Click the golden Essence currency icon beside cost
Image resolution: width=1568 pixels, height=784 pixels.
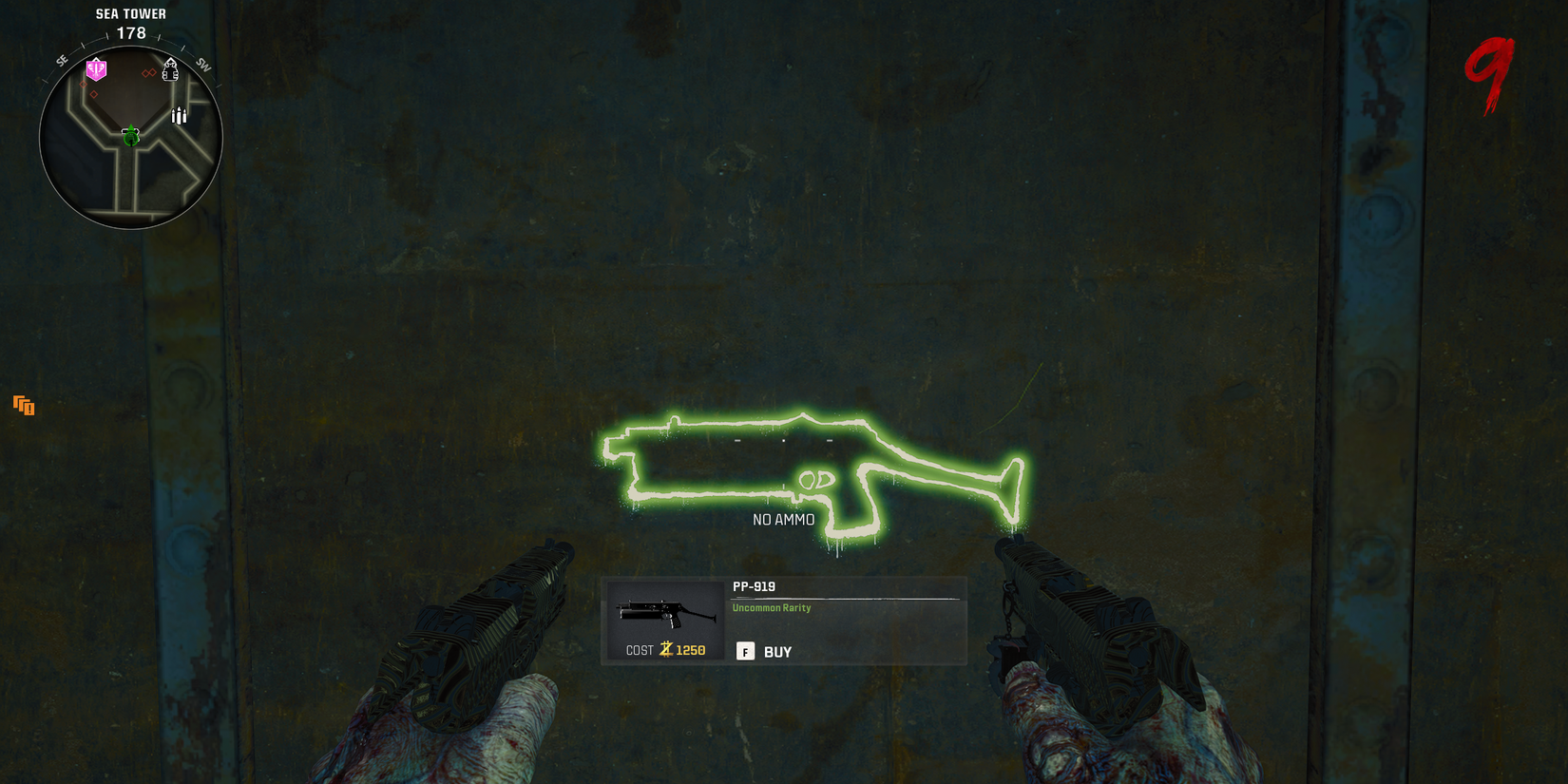[665, 649]
